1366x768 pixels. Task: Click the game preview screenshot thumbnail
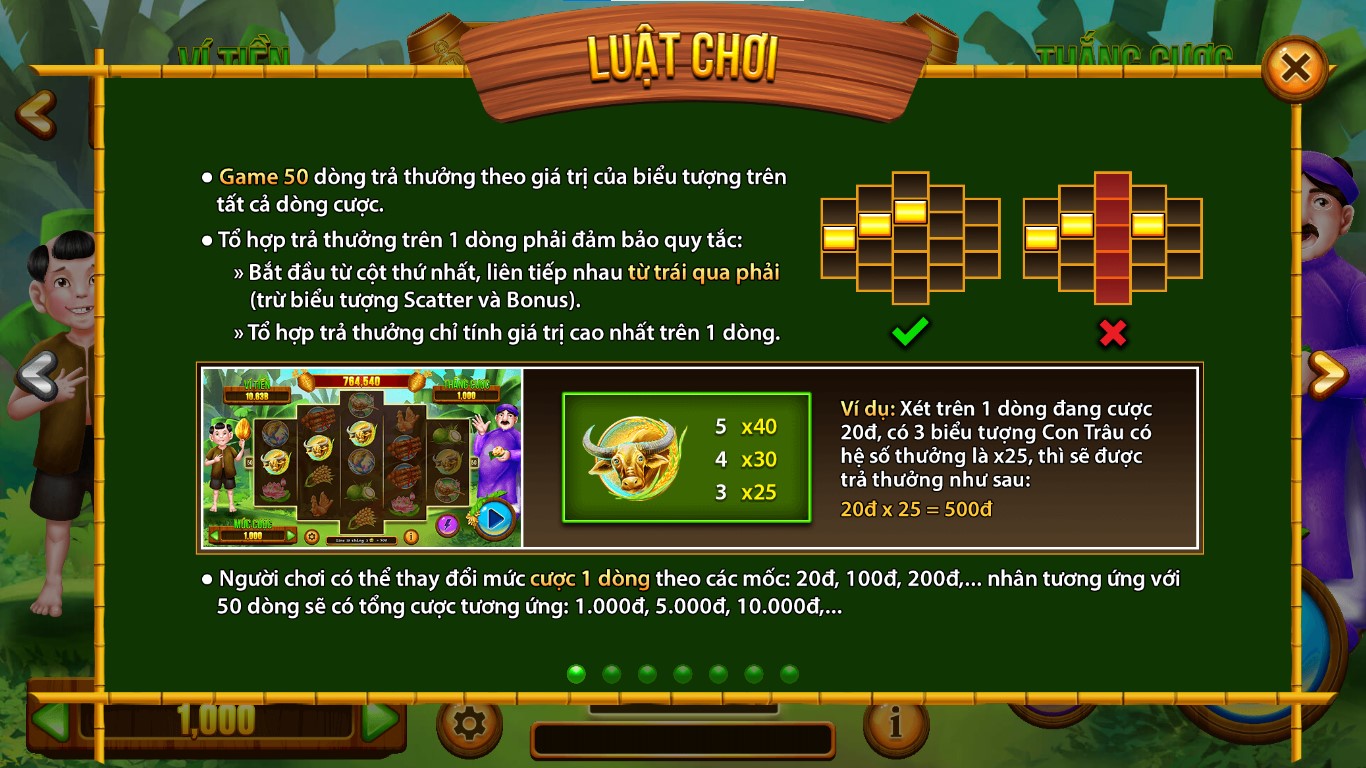point(363,457)
